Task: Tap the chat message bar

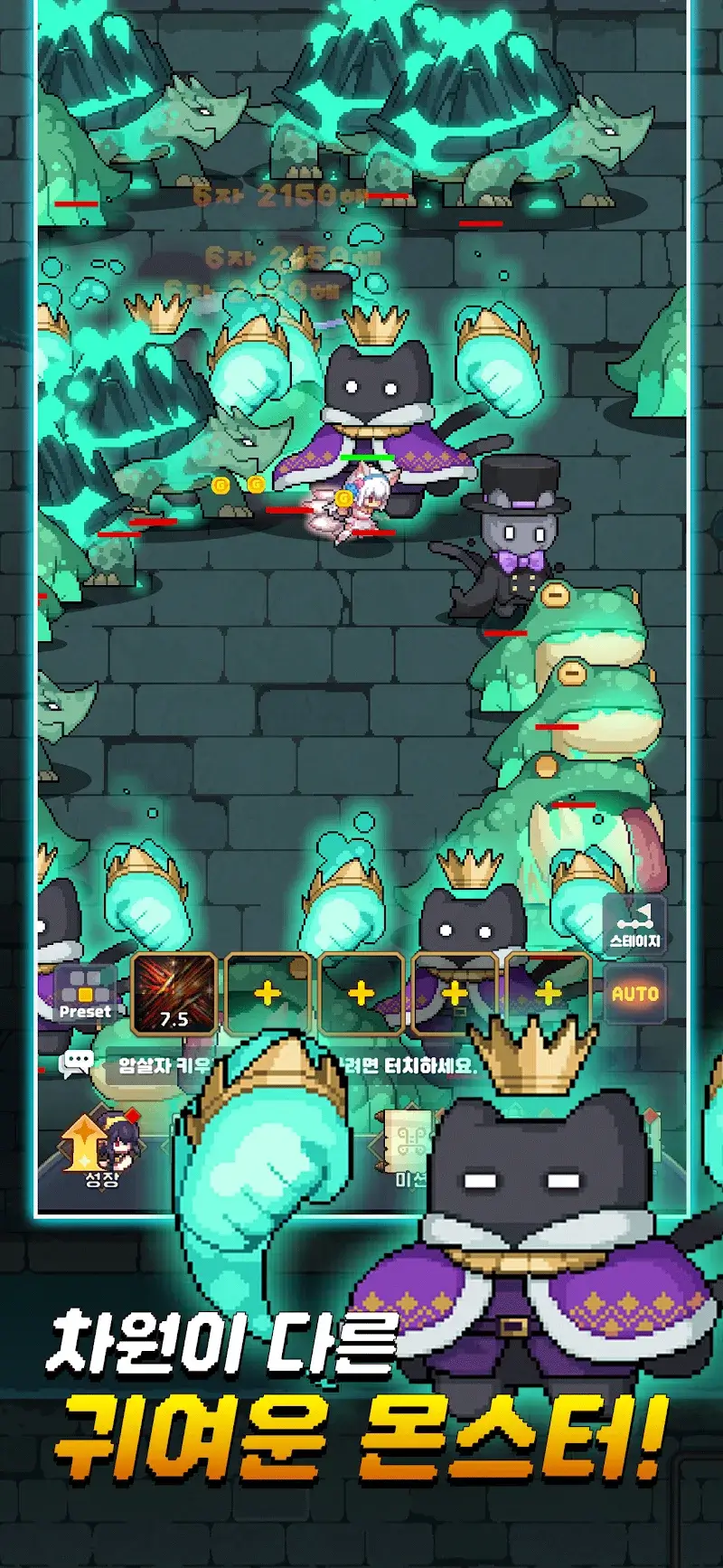Action: pos(298,1065)
